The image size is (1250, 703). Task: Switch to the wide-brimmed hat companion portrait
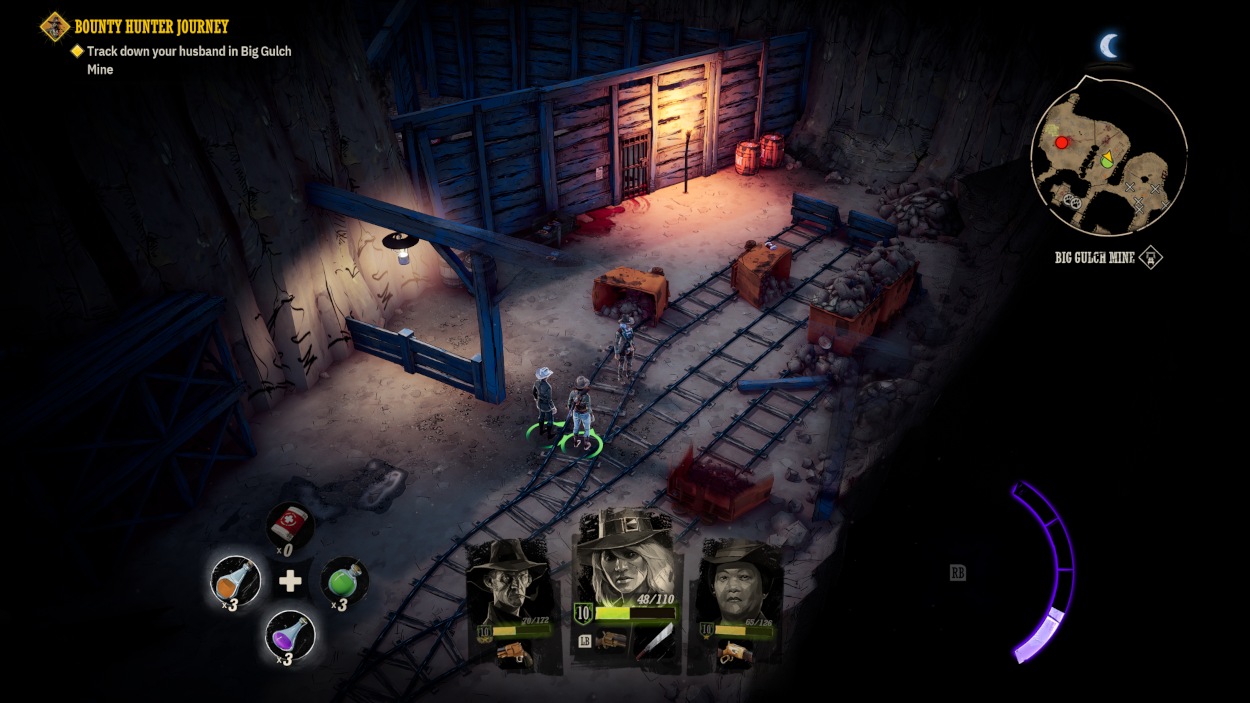(739, 585)
